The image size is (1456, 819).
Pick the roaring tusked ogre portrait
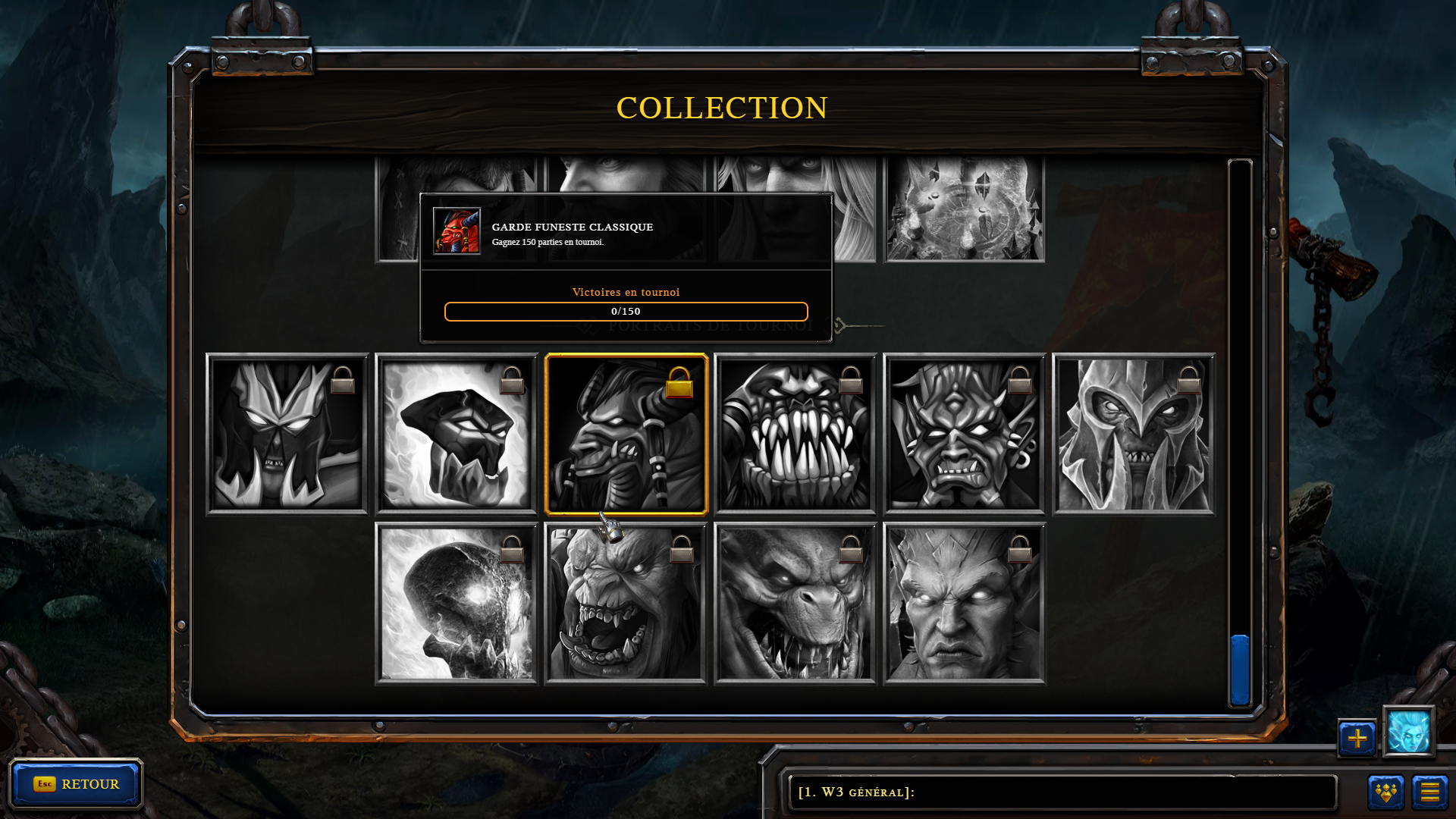[x=626, y=604]
